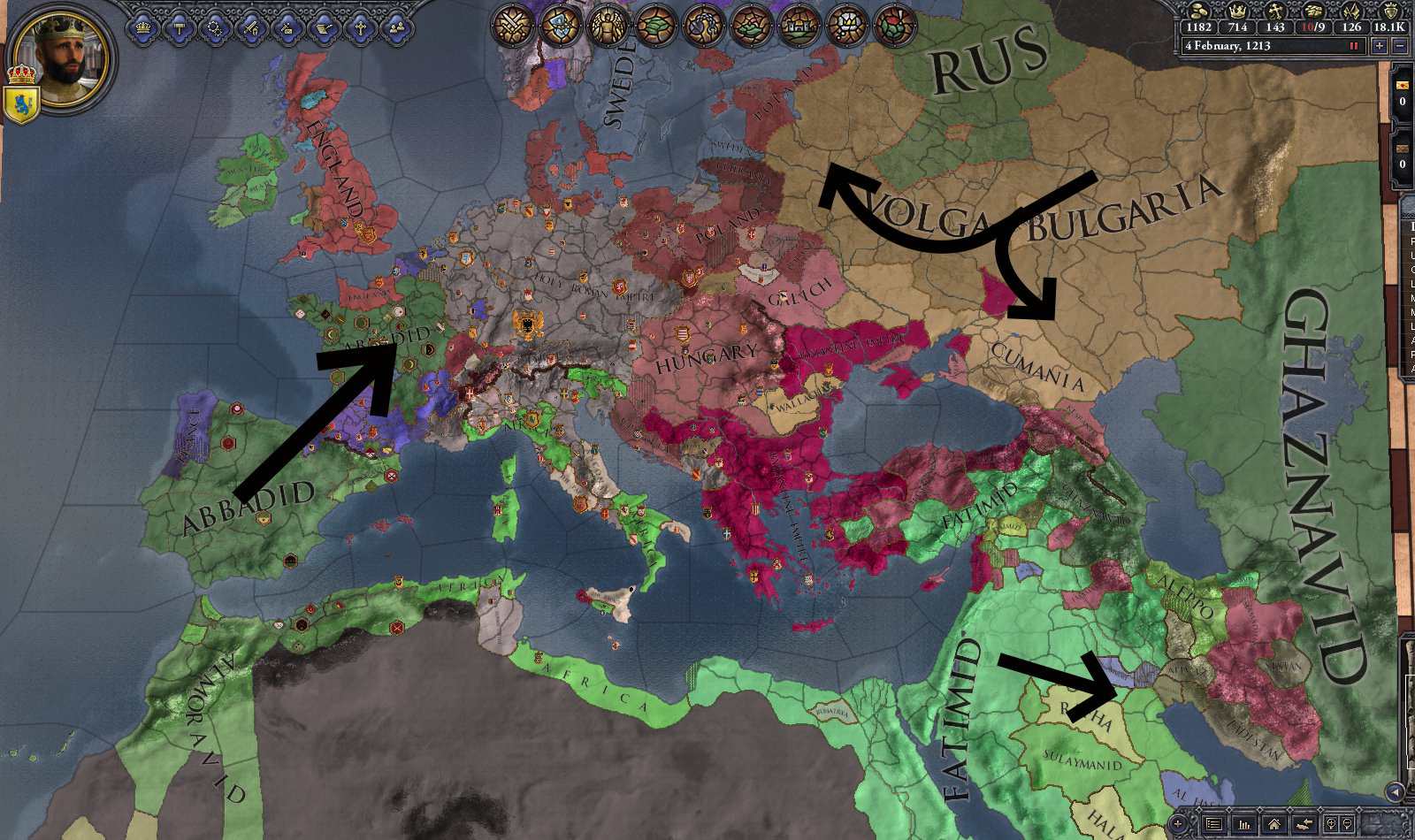Expand the minimap toolbar at bottom right

point(1395,791)
